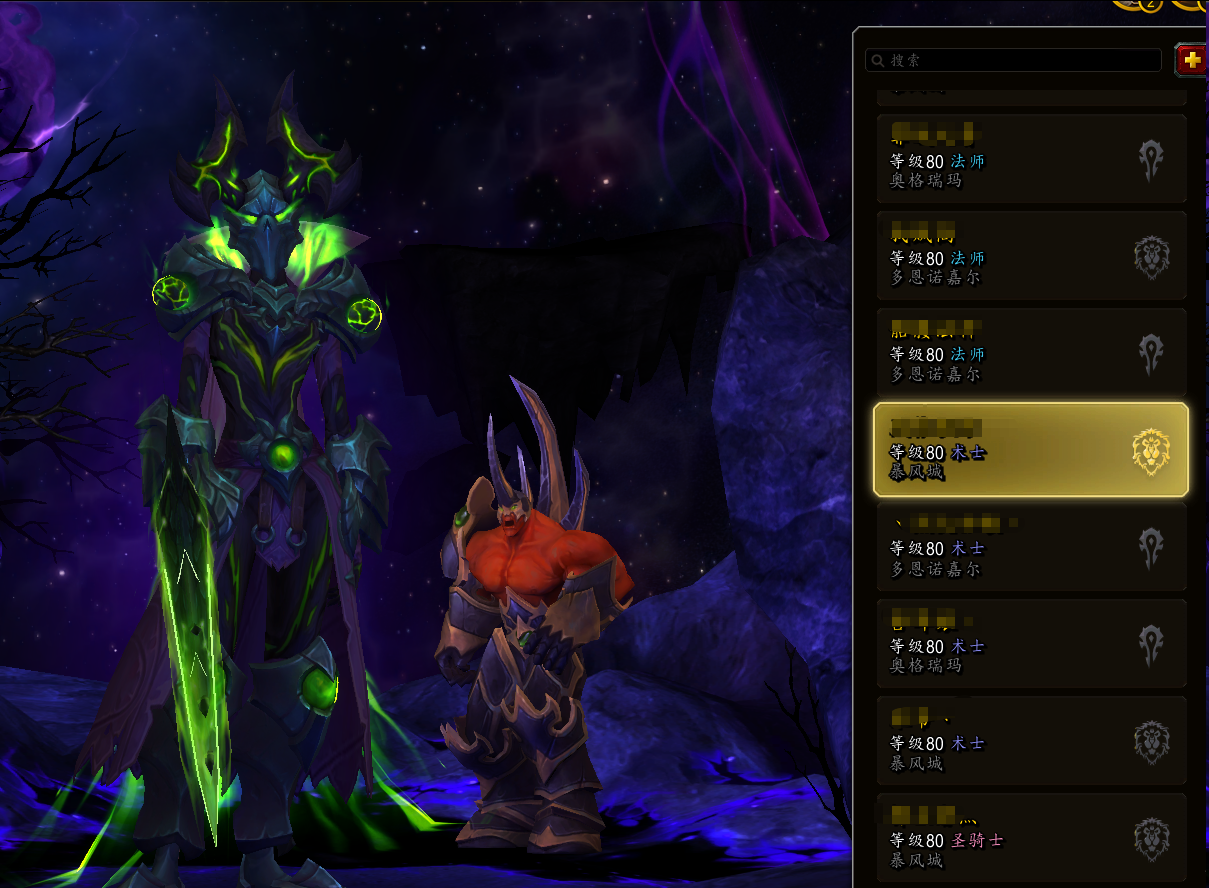Pick the non-highlighted Stormwind Warlock
The height and width of the screenshot is (888, 1209).
pyautogui.click(x=1031, y=741)
